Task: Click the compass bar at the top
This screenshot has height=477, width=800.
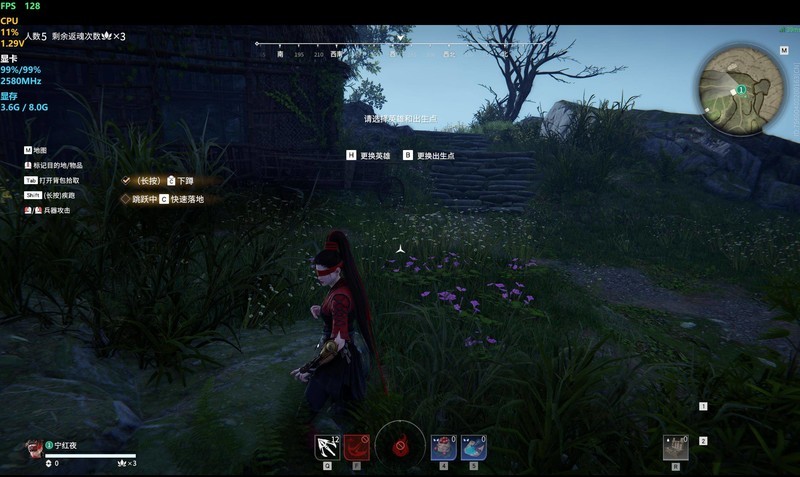Action: pyautogui.click(x=400, y=44)
